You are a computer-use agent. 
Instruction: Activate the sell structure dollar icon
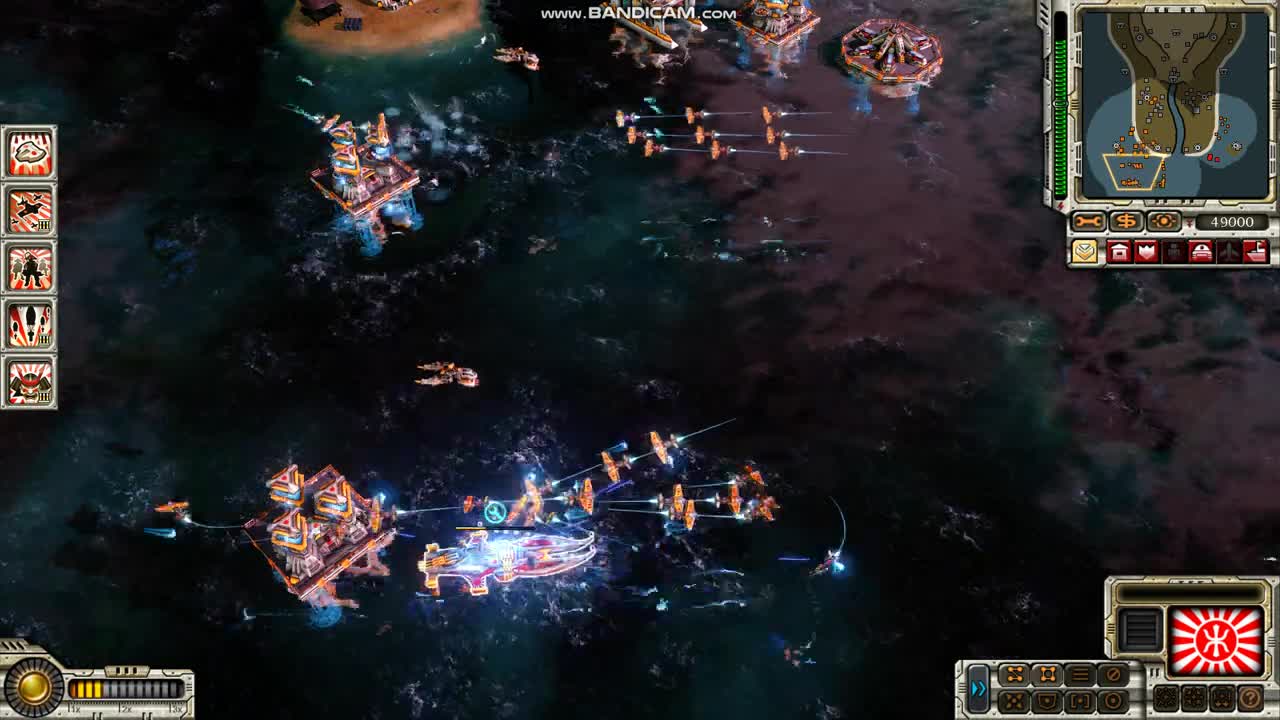point(1126,220)
